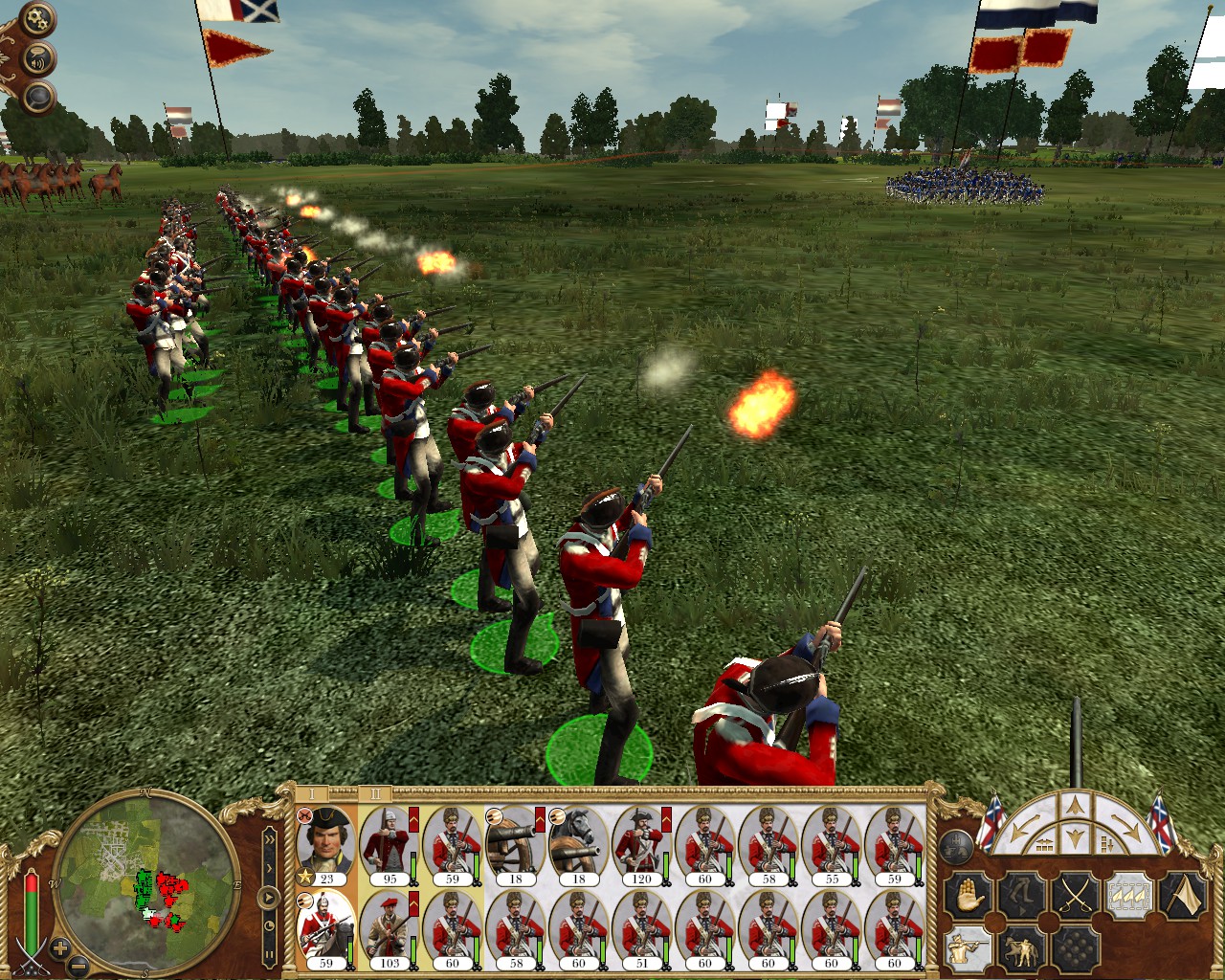Select the cavalry unit card with 59 men
Screen dimensions: 1225x980
click(x=325, y=930)
